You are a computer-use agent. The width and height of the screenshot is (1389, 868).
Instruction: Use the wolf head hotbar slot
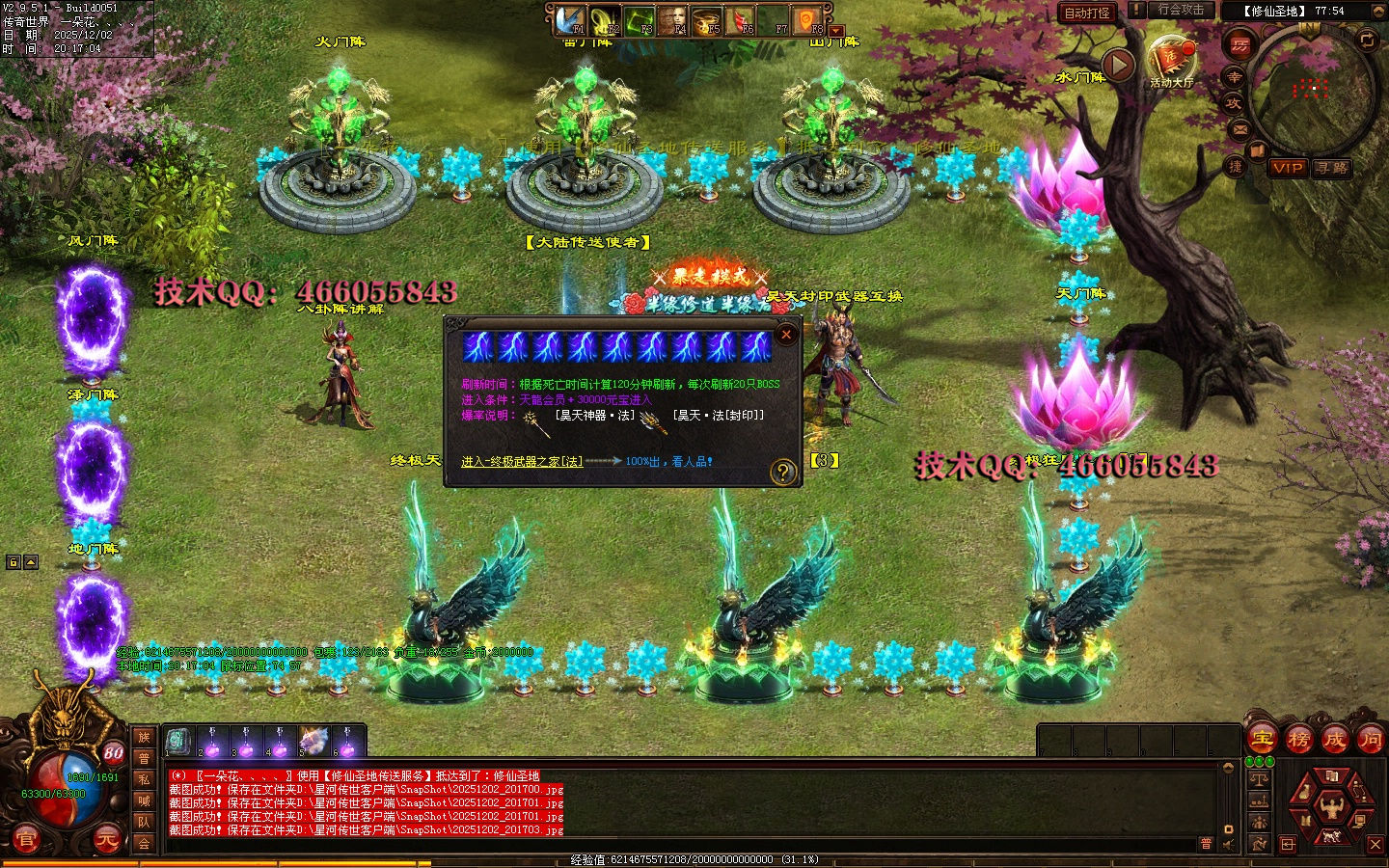[313, 742]
